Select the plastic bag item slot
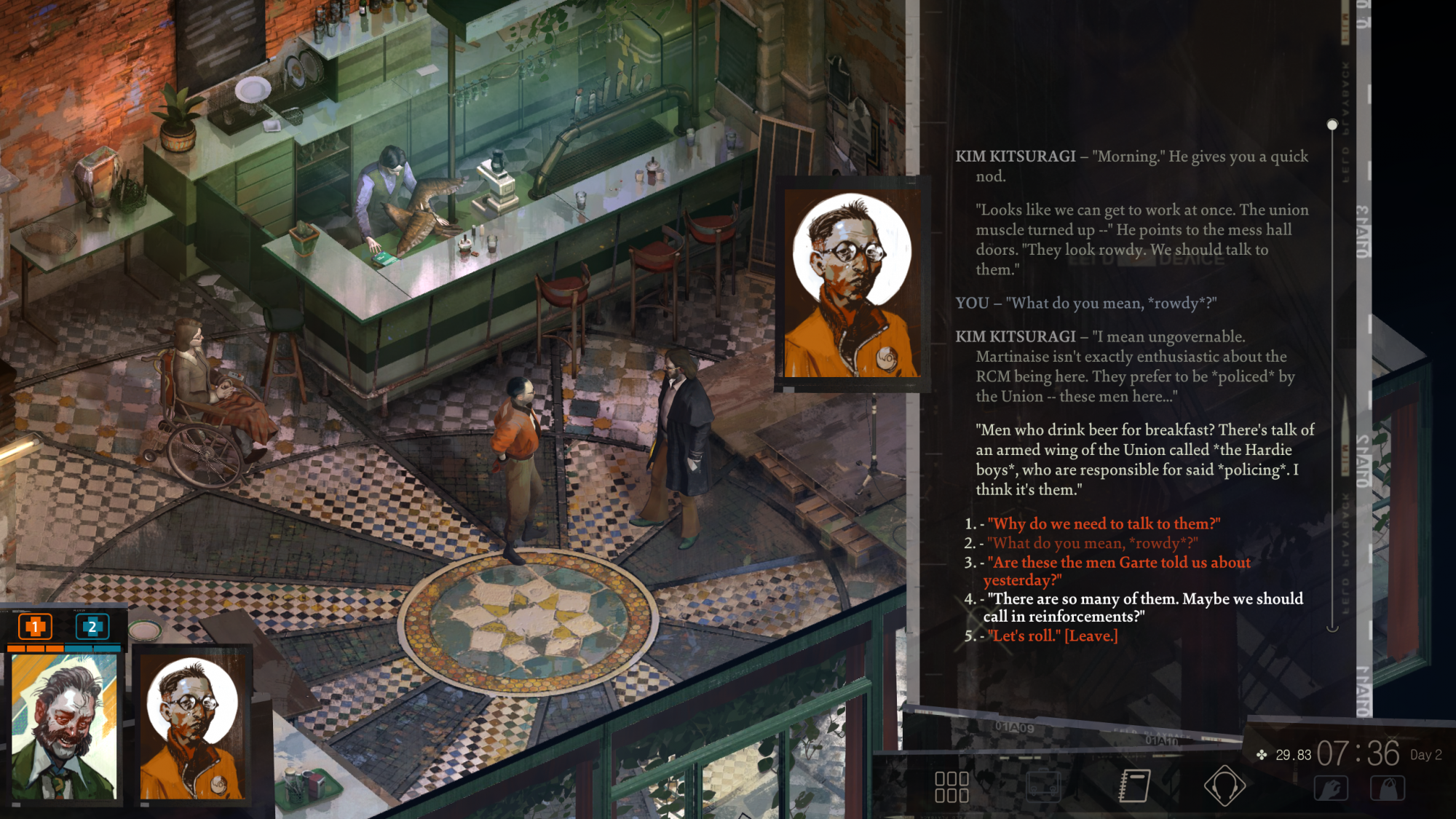Screen dimensions: 1456x819 pos(1388,788)
